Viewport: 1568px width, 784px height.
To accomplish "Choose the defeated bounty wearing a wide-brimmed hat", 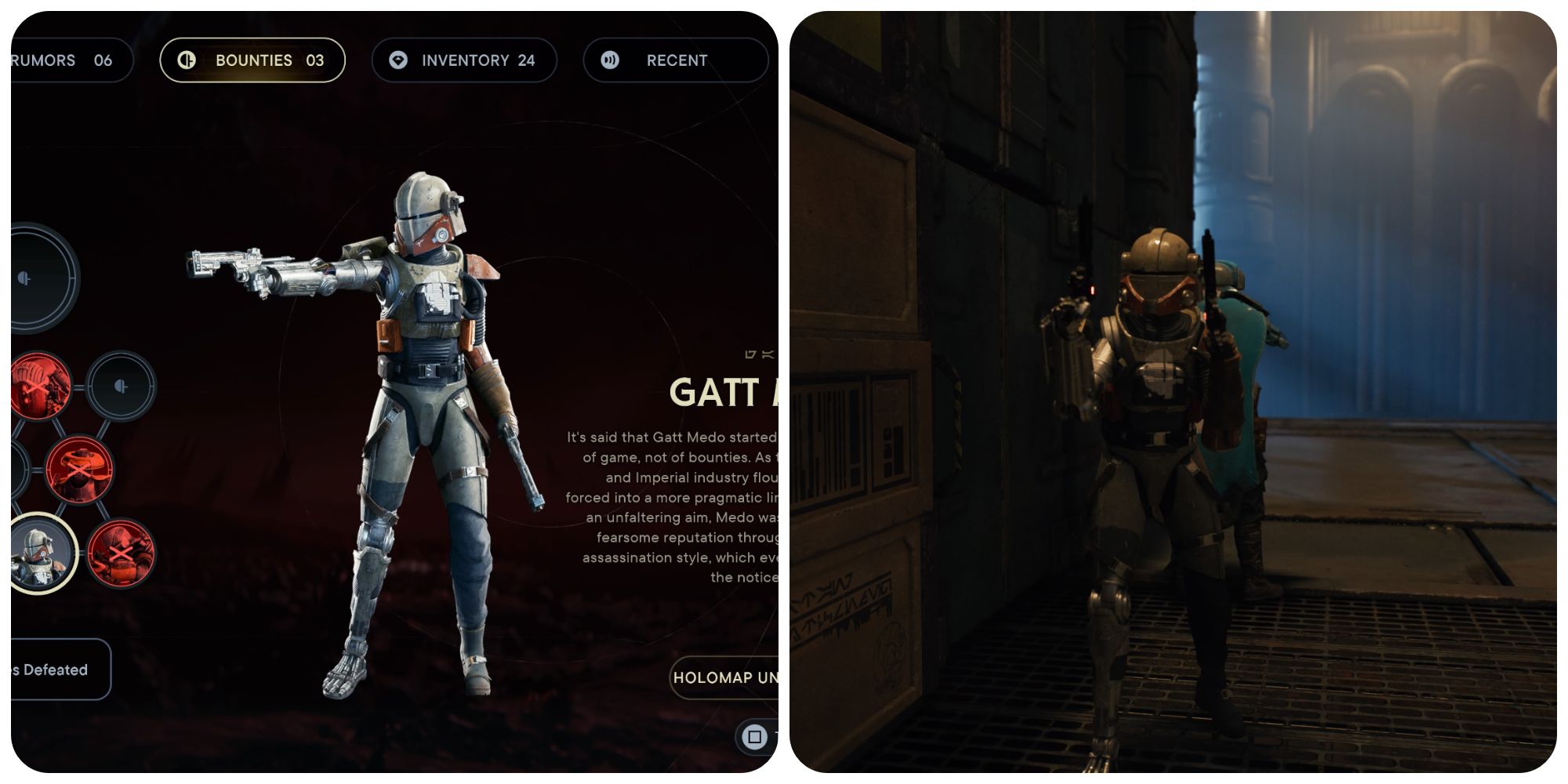I will coord(79,470).
